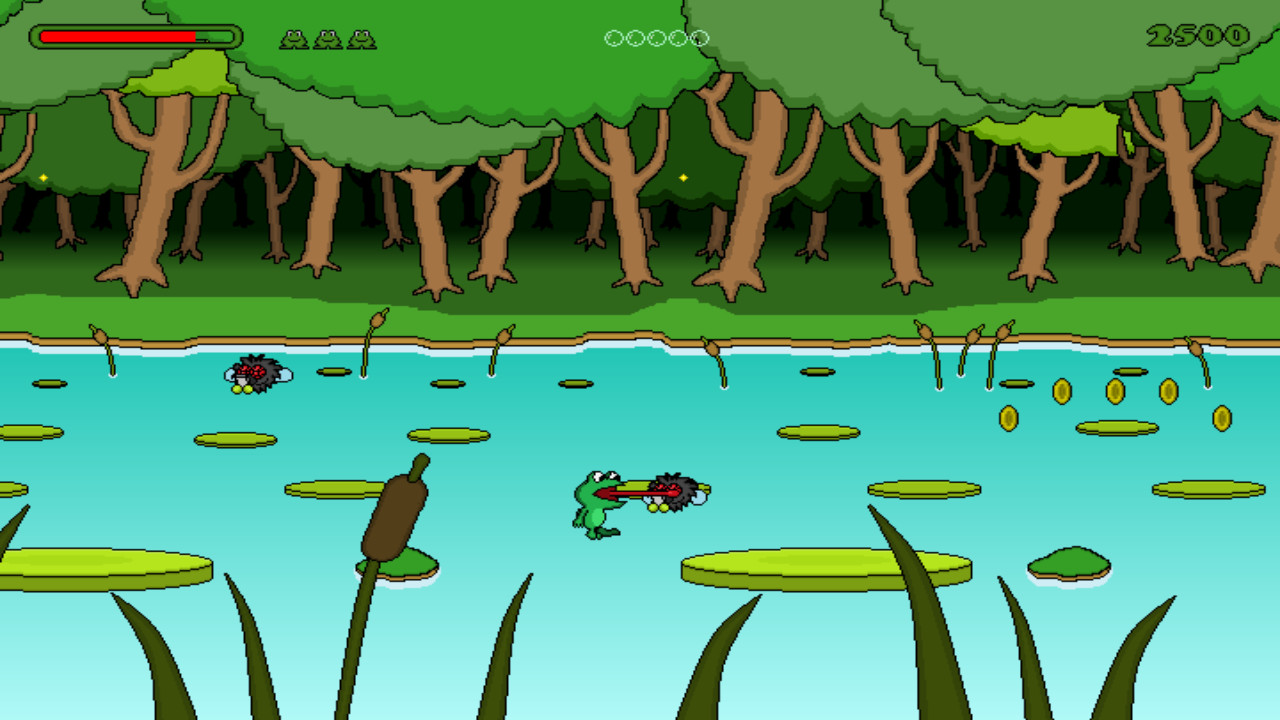Click the second frog life icon

325,39
